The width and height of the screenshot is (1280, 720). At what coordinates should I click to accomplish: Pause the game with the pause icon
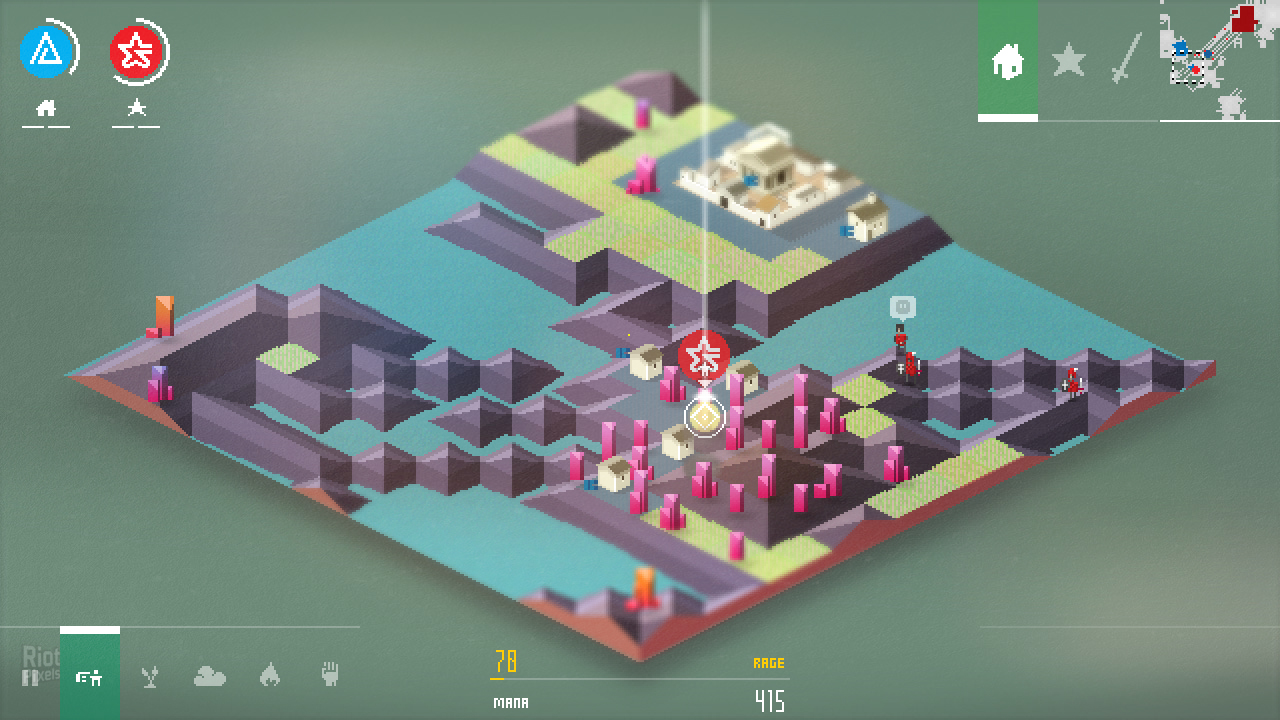tap(30, 677)
